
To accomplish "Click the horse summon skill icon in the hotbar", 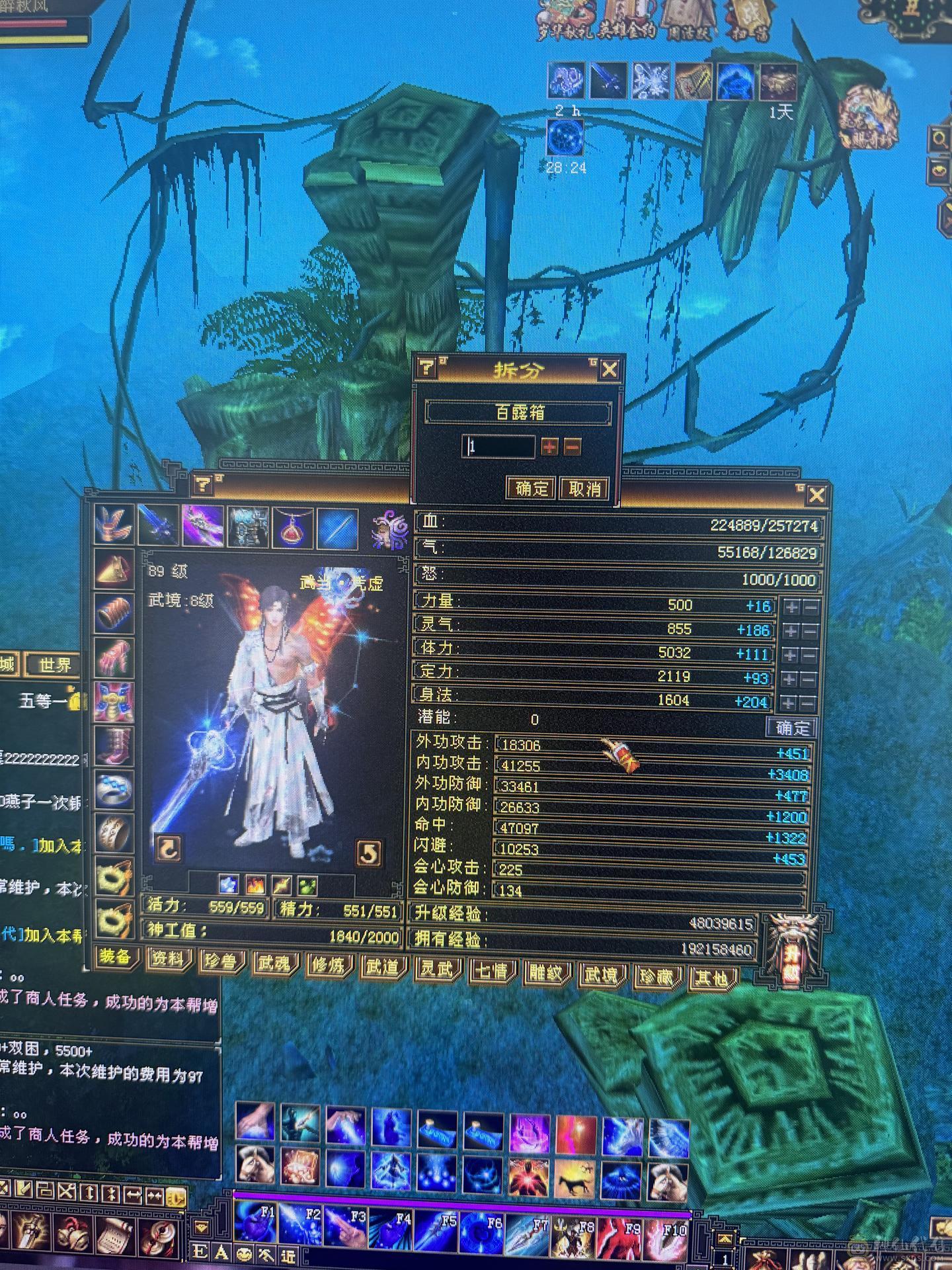I will click(x=574, y=1177).
